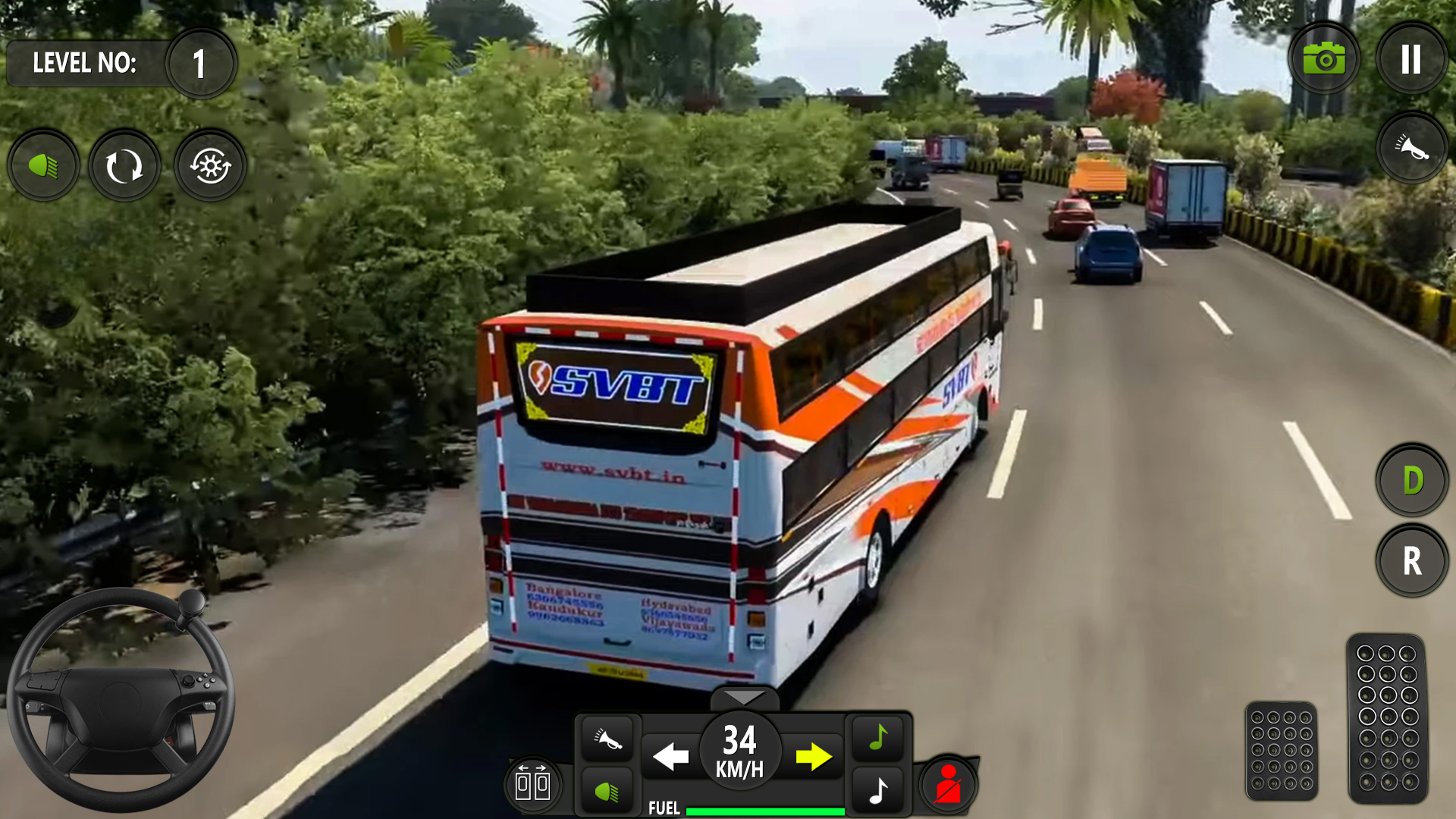Viewport: 1456px width, 819px height.
Task: Restart the level with the restart icon
Action: pyautogui.click(x=124, y=165)
